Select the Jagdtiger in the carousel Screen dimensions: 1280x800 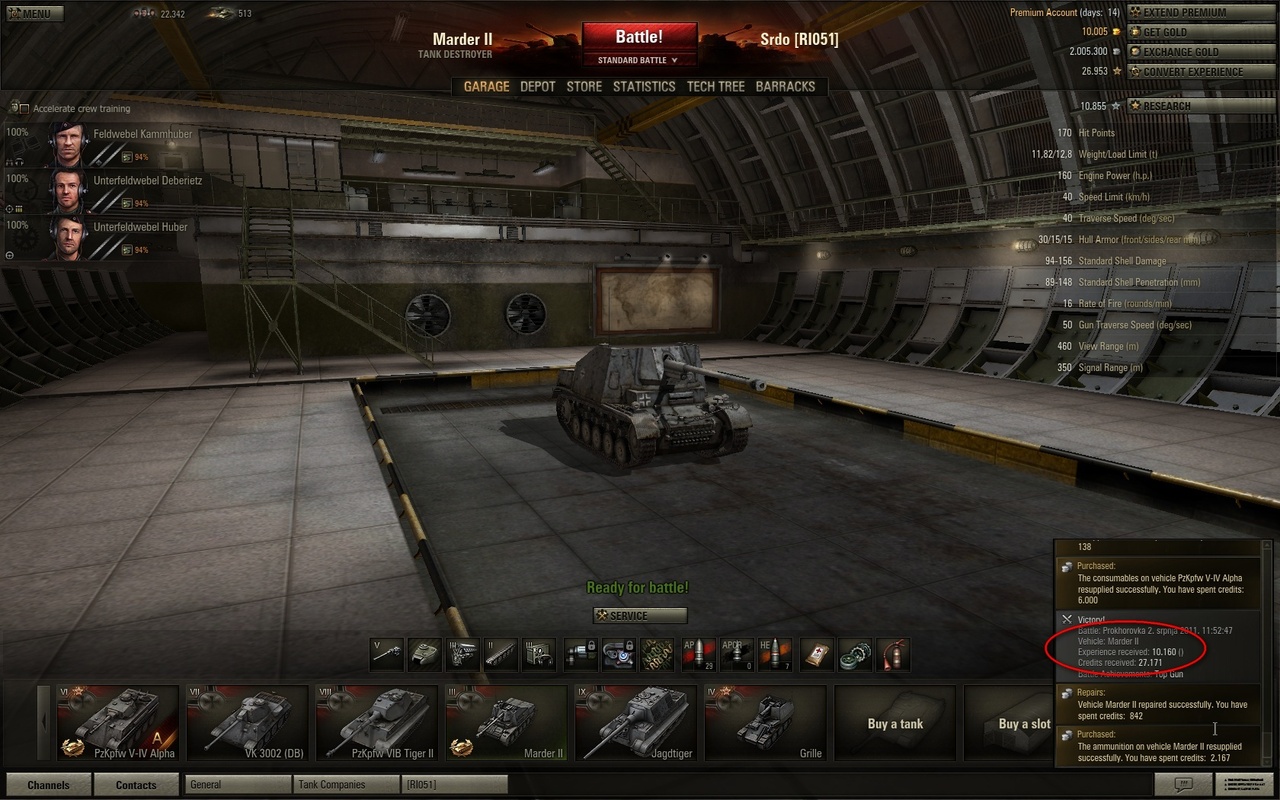635,723
